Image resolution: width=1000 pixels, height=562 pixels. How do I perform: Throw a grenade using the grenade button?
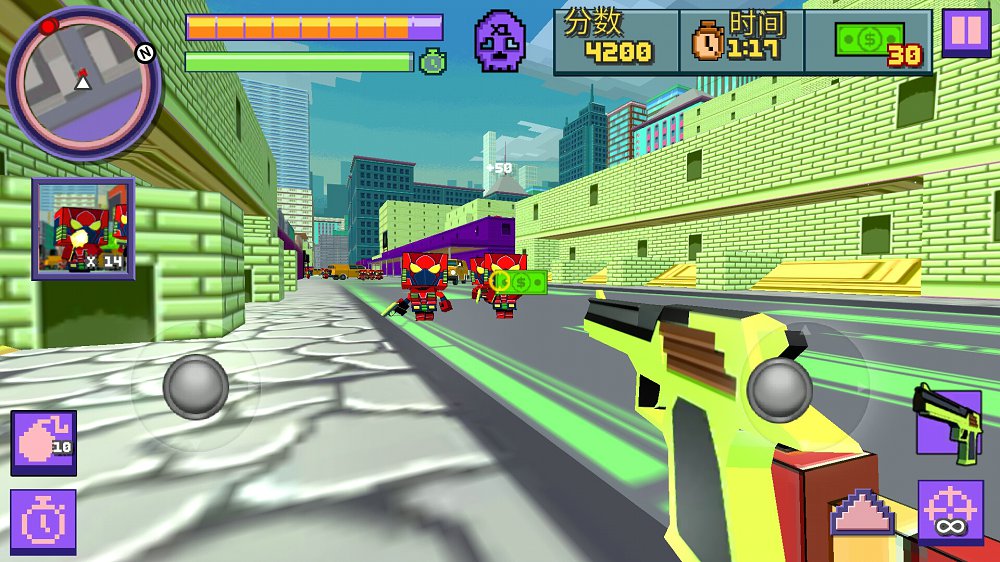pyautogui.click(x=43, y=443)
